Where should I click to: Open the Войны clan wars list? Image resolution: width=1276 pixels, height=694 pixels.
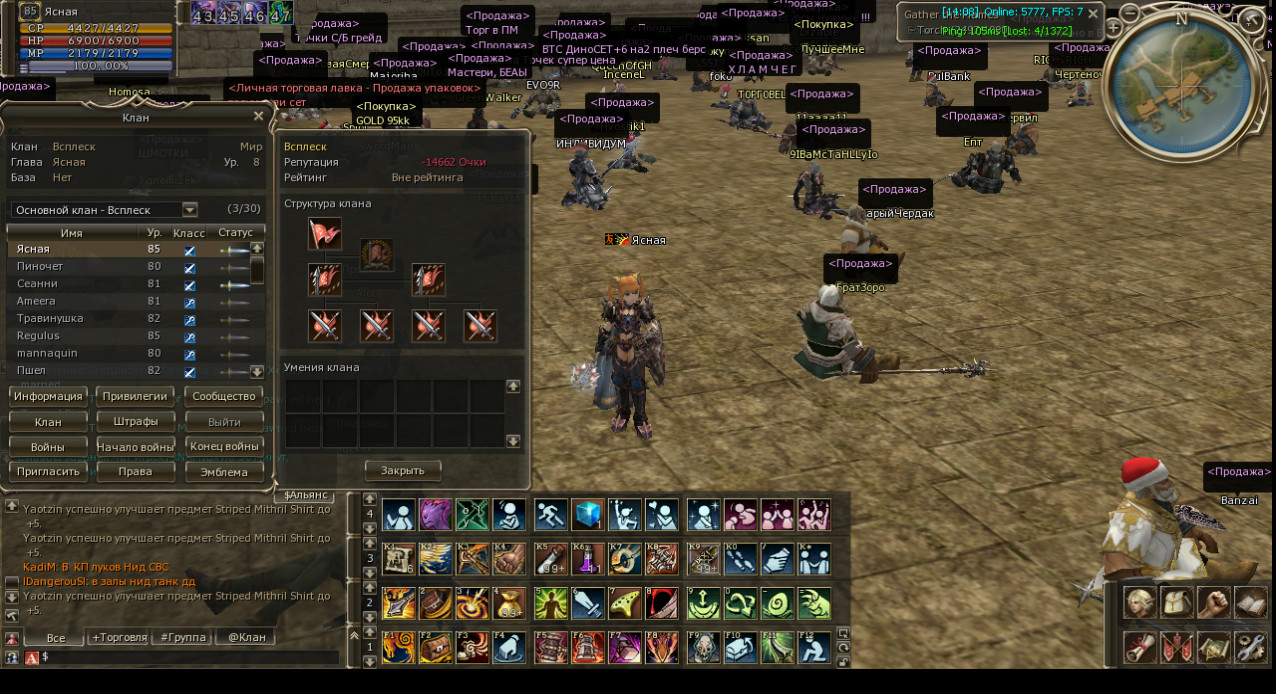point(48,447)
